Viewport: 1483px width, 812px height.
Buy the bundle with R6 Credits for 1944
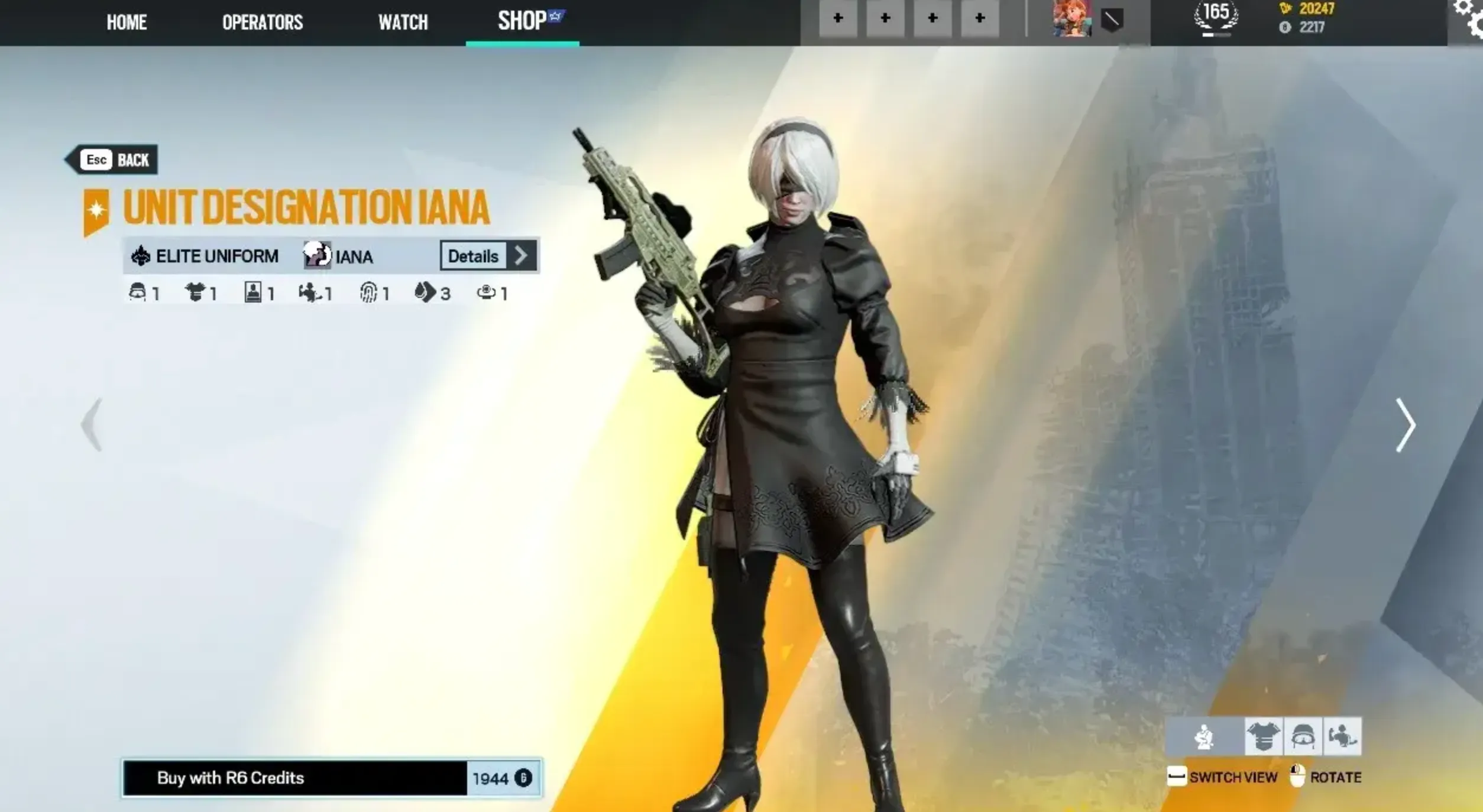331,778
